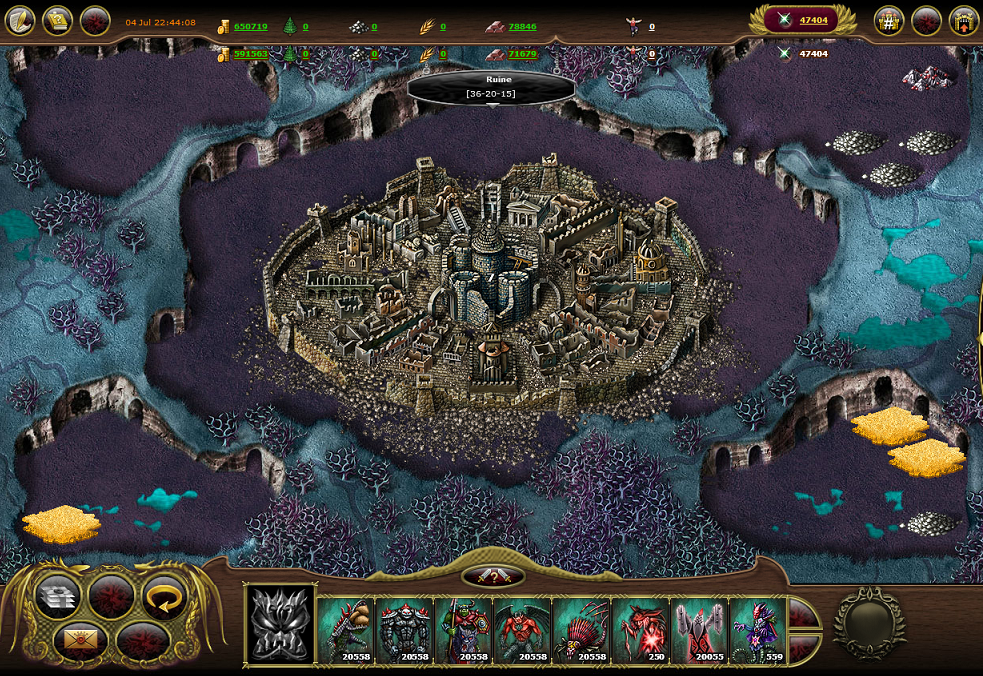Click the gold amount 650719
Screen dimensions: 983x676
click(250, 27)
